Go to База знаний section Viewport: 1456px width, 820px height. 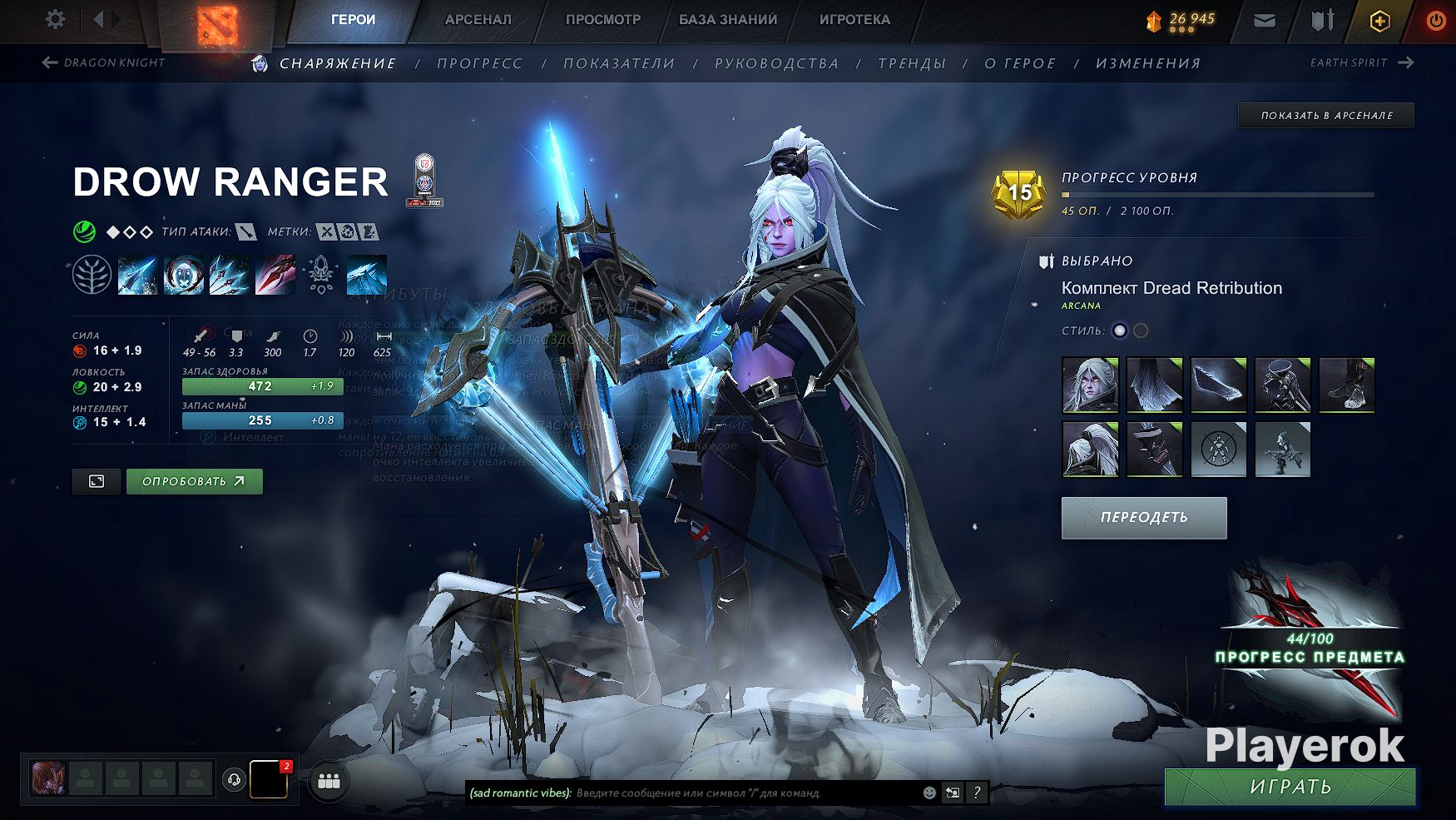click(x=728, y=19)
